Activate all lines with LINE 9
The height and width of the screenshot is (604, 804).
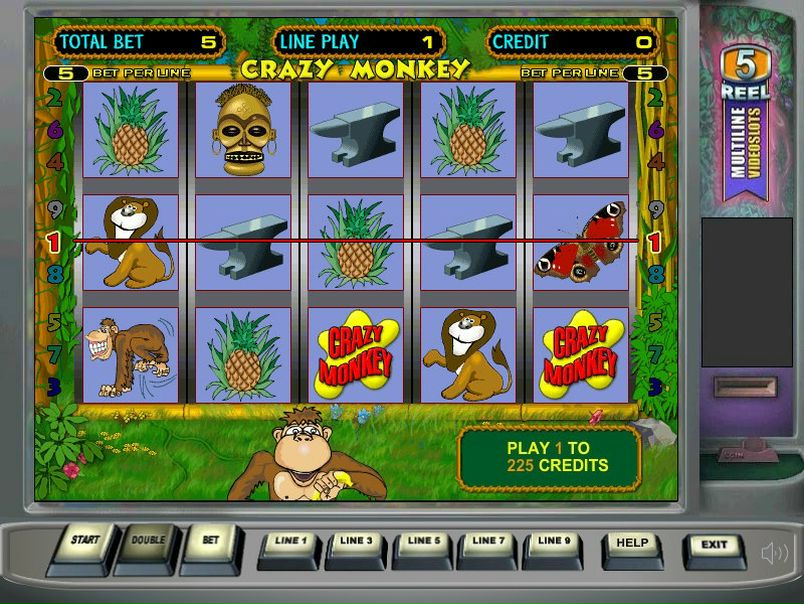point(553,546)
